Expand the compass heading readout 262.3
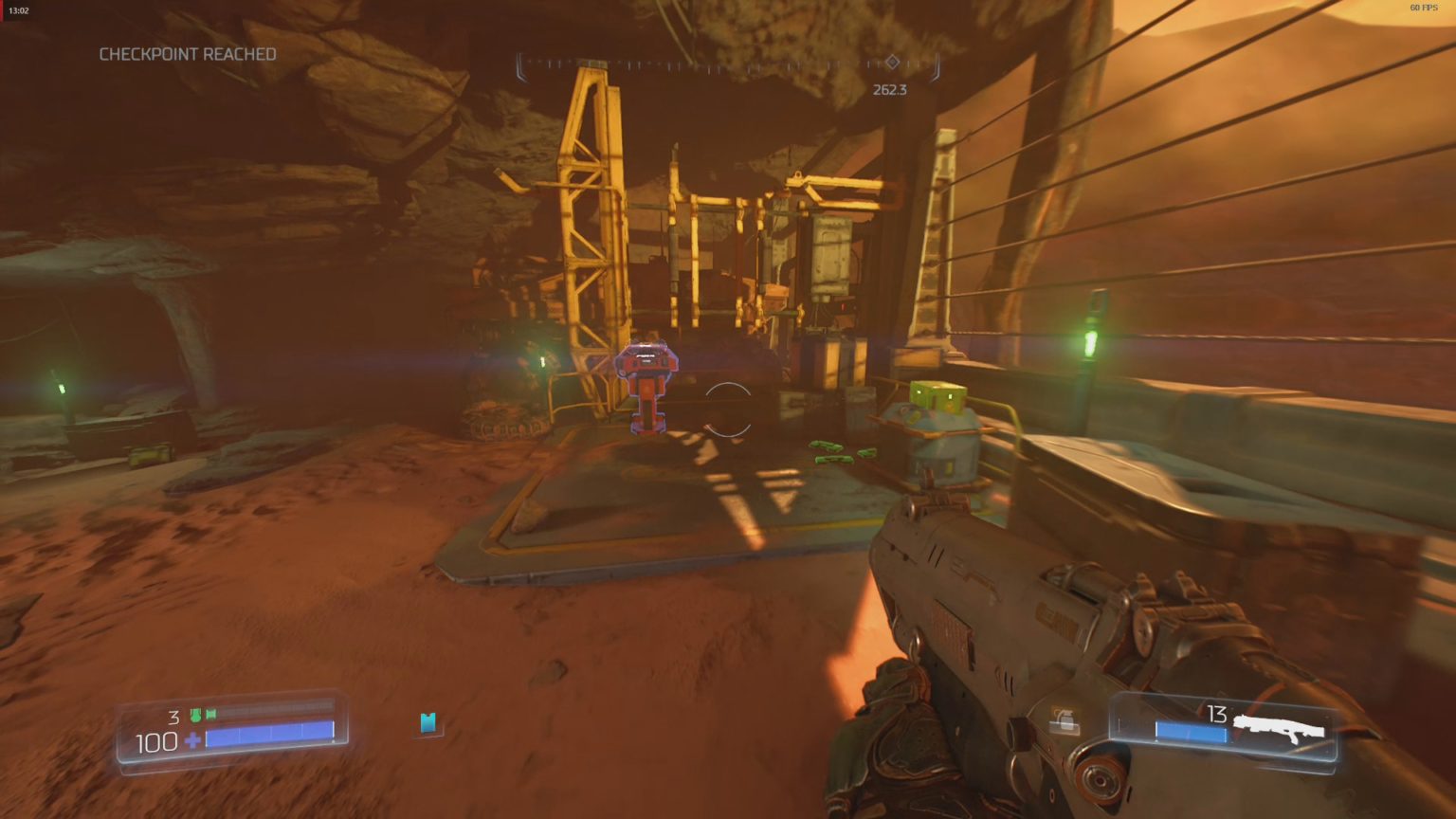 point(889,90)
